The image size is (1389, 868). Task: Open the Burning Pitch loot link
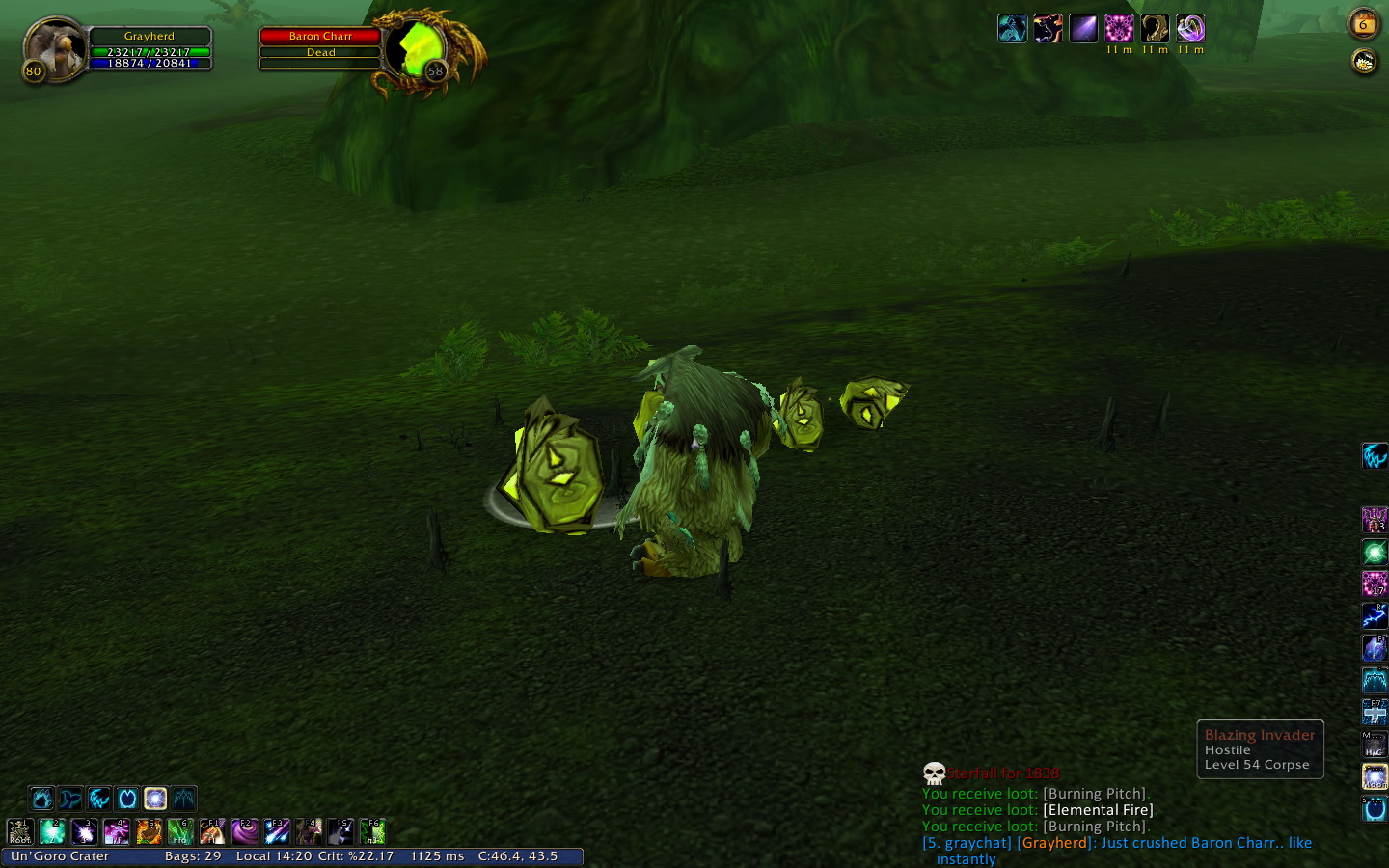[x=1096, y=794]
